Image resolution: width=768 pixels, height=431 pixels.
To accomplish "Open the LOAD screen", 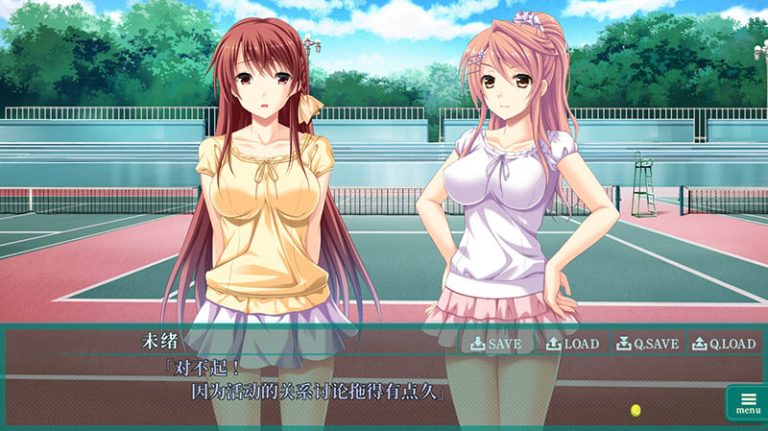I will pos(572,344).
